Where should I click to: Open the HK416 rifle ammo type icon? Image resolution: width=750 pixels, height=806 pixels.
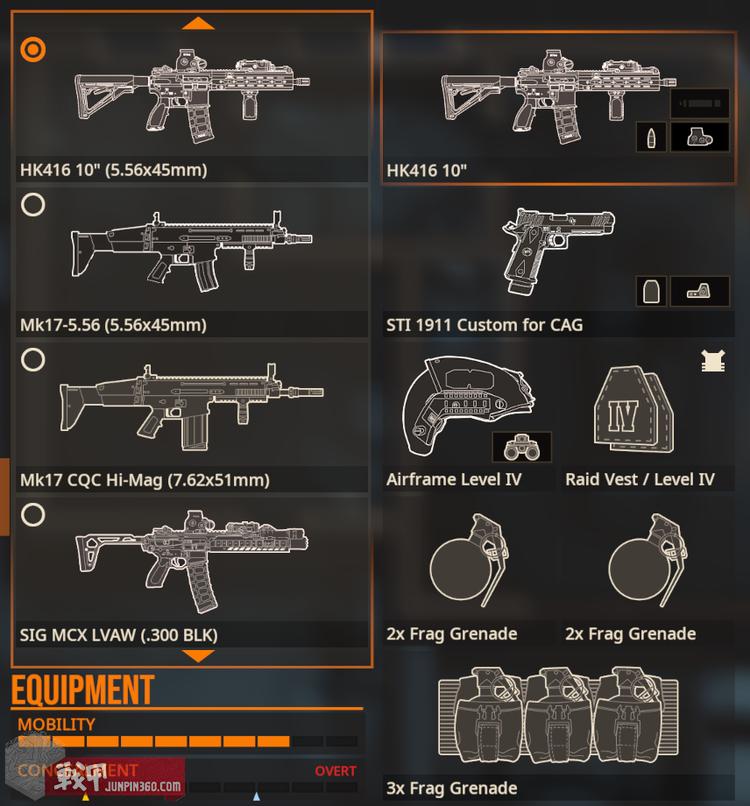coord(651,137)
